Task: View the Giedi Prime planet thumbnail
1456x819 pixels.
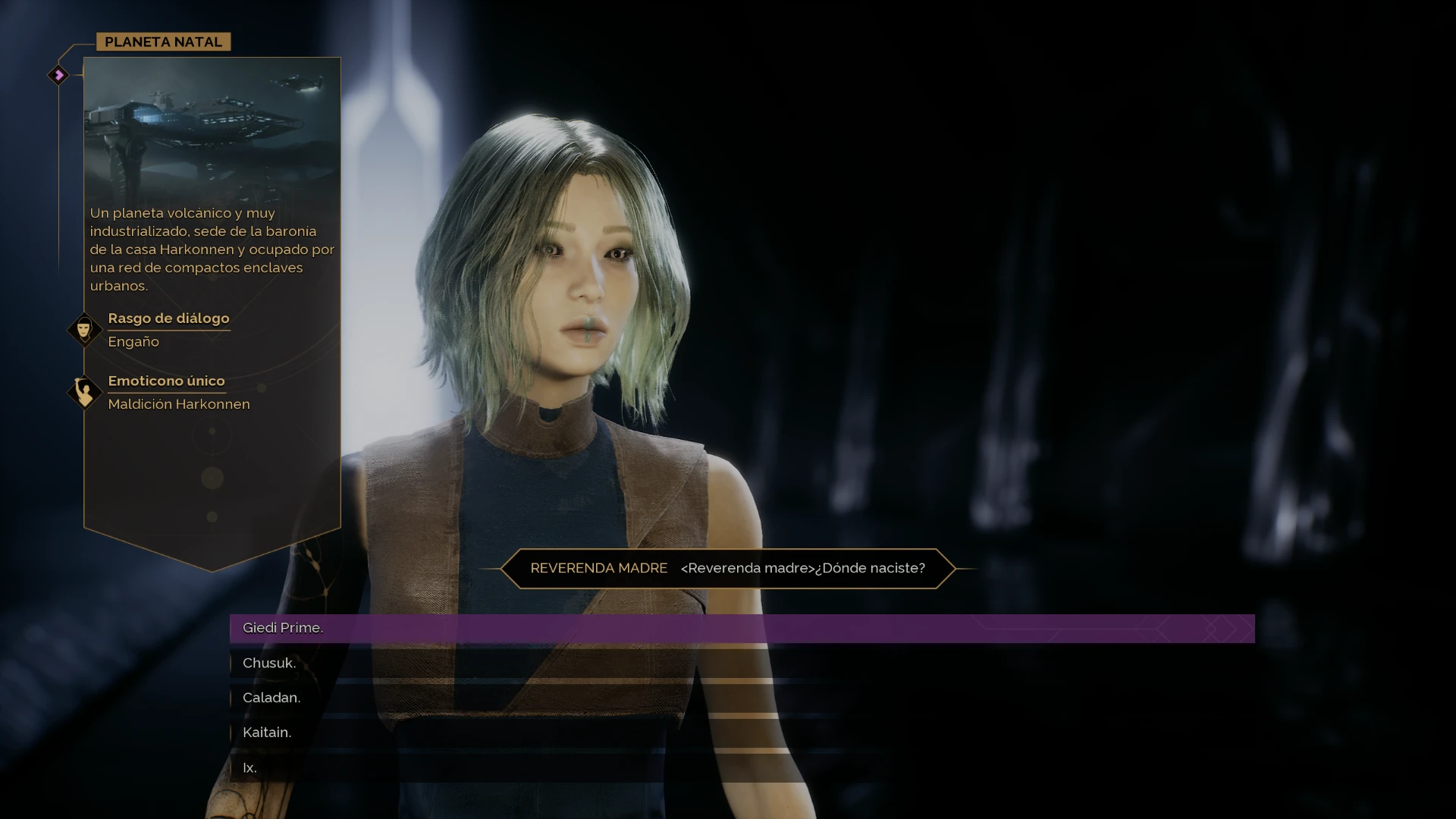Action: (x=212, y=129)
